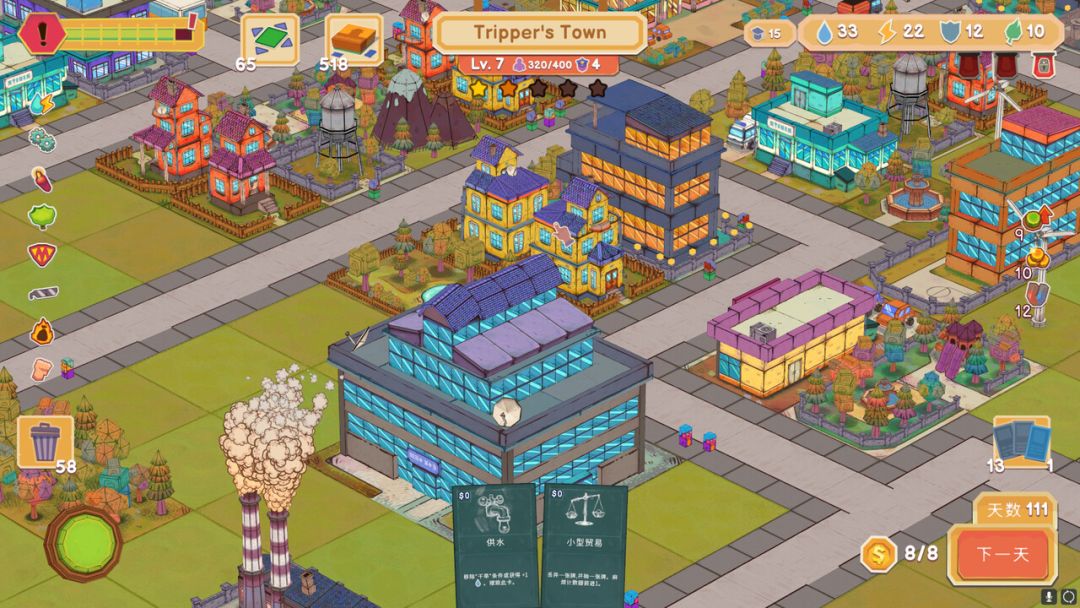
Task: Select the red superhero shield icon
Action: (x=42, y=253)
